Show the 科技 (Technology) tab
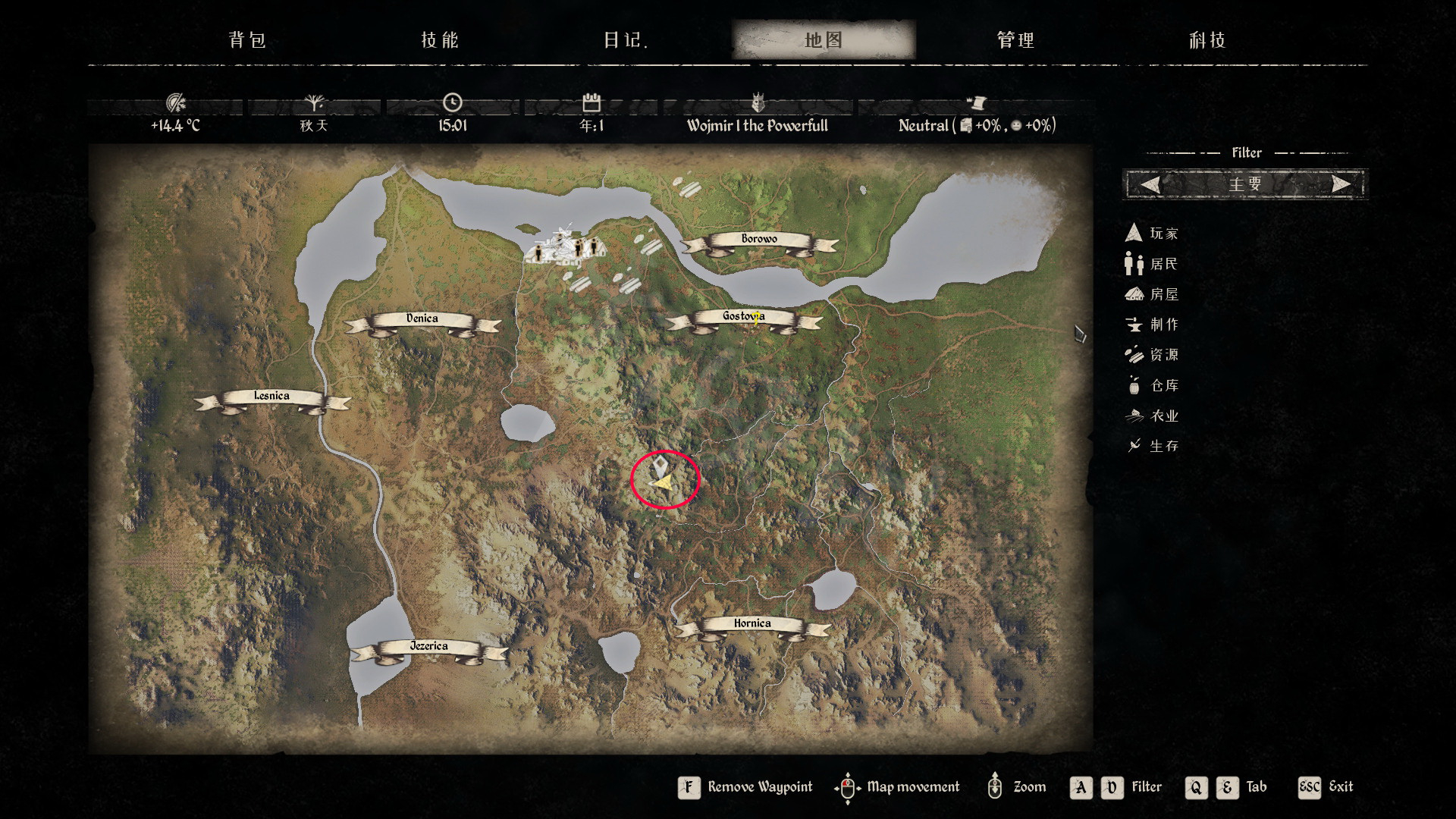 point(1207,40)
